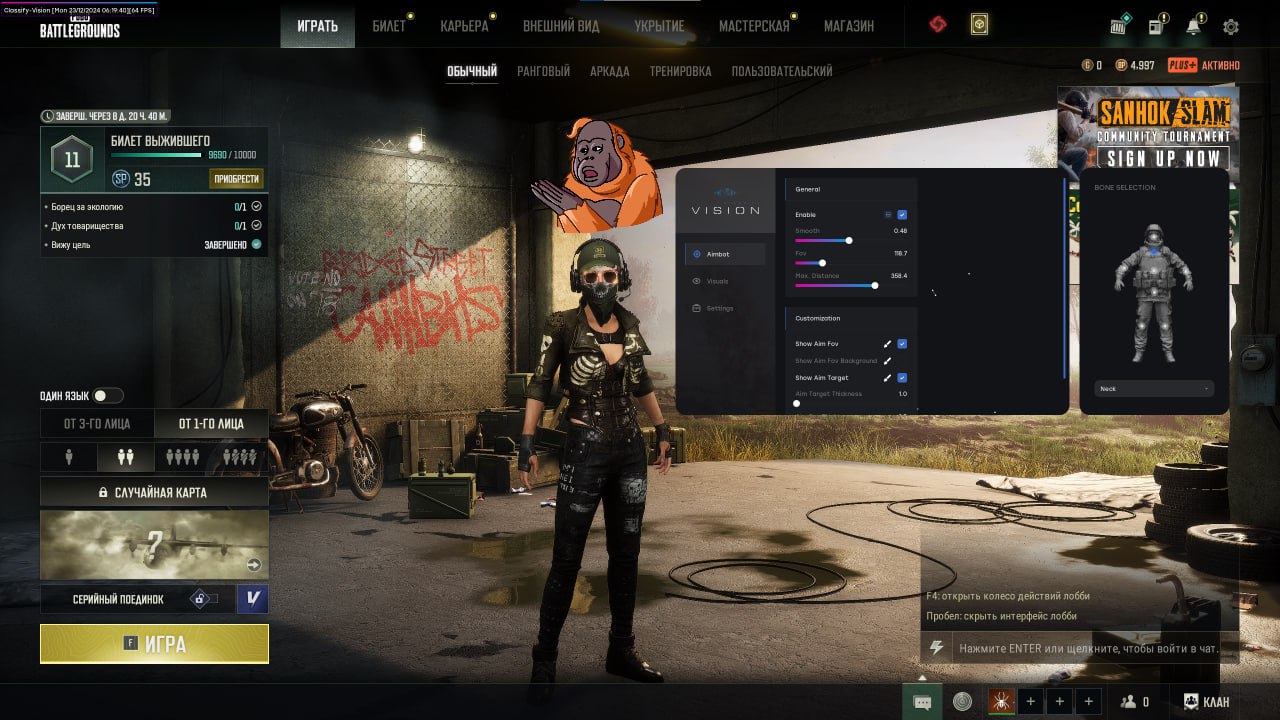Visit the МАГАЗИН store tab
Image resolution: width=1280 pixels, height=720 pixels.
[x=849, y=26]
